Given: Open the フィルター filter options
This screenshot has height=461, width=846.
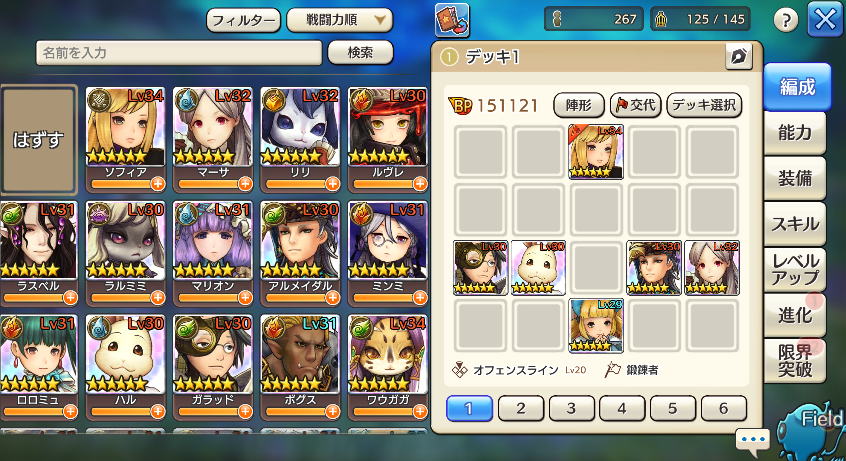Looking at the screenshot, I should pyautogui.click(x=243, y=19).
